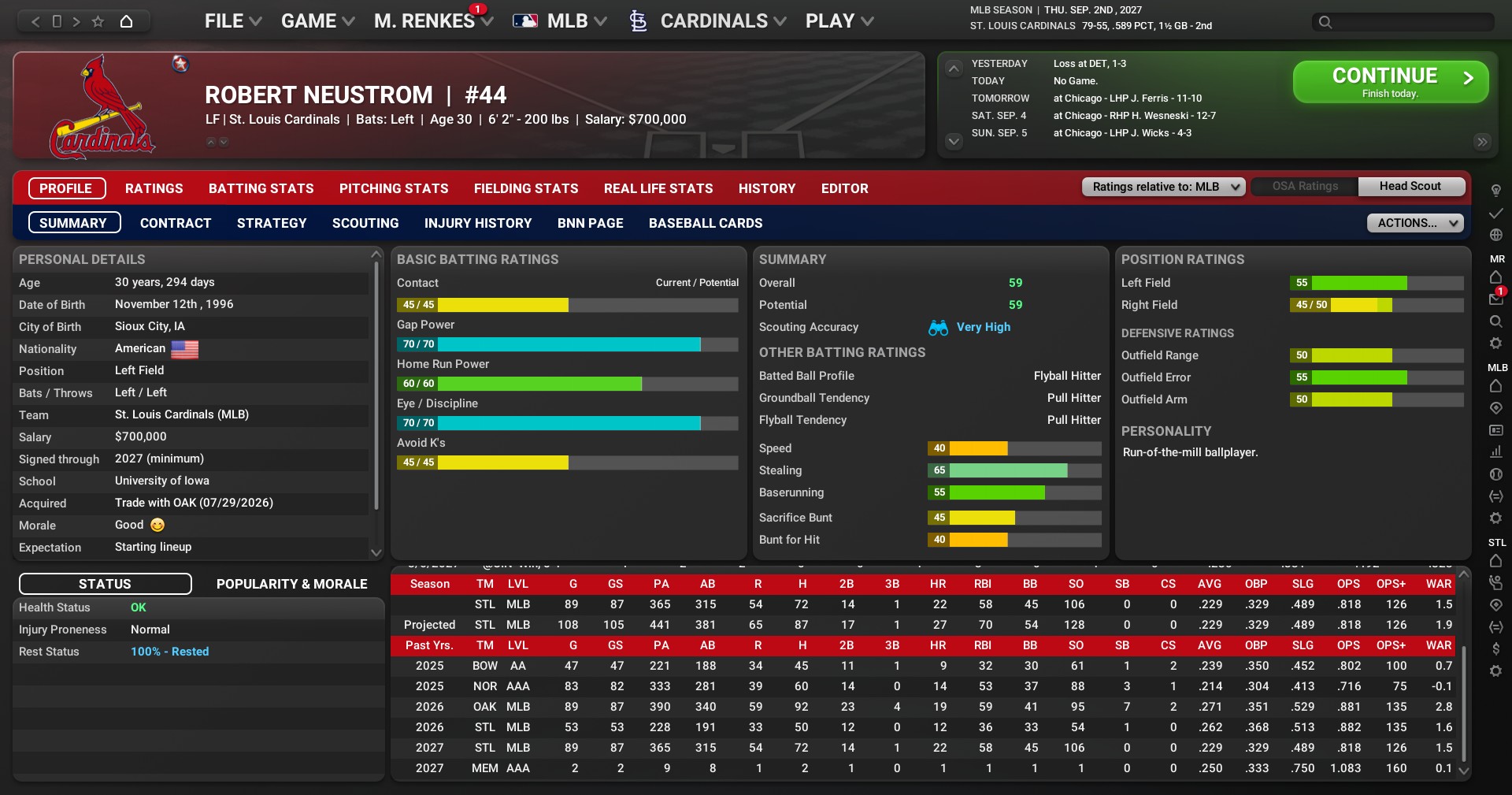Open the BASEBALL CARDS sub-tab

tap(706, 223)
